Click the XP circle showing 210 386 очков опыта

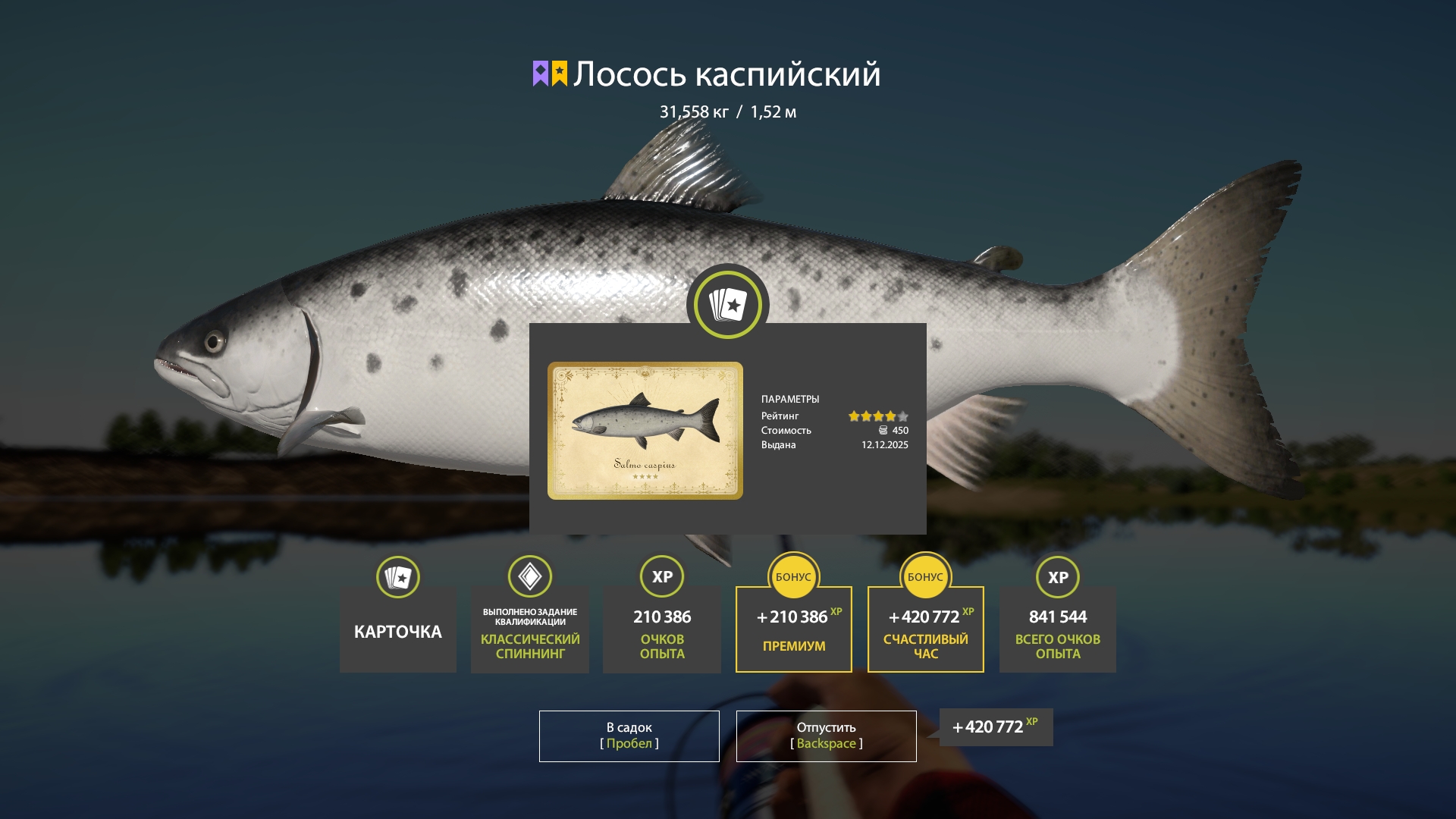point(661,577)
